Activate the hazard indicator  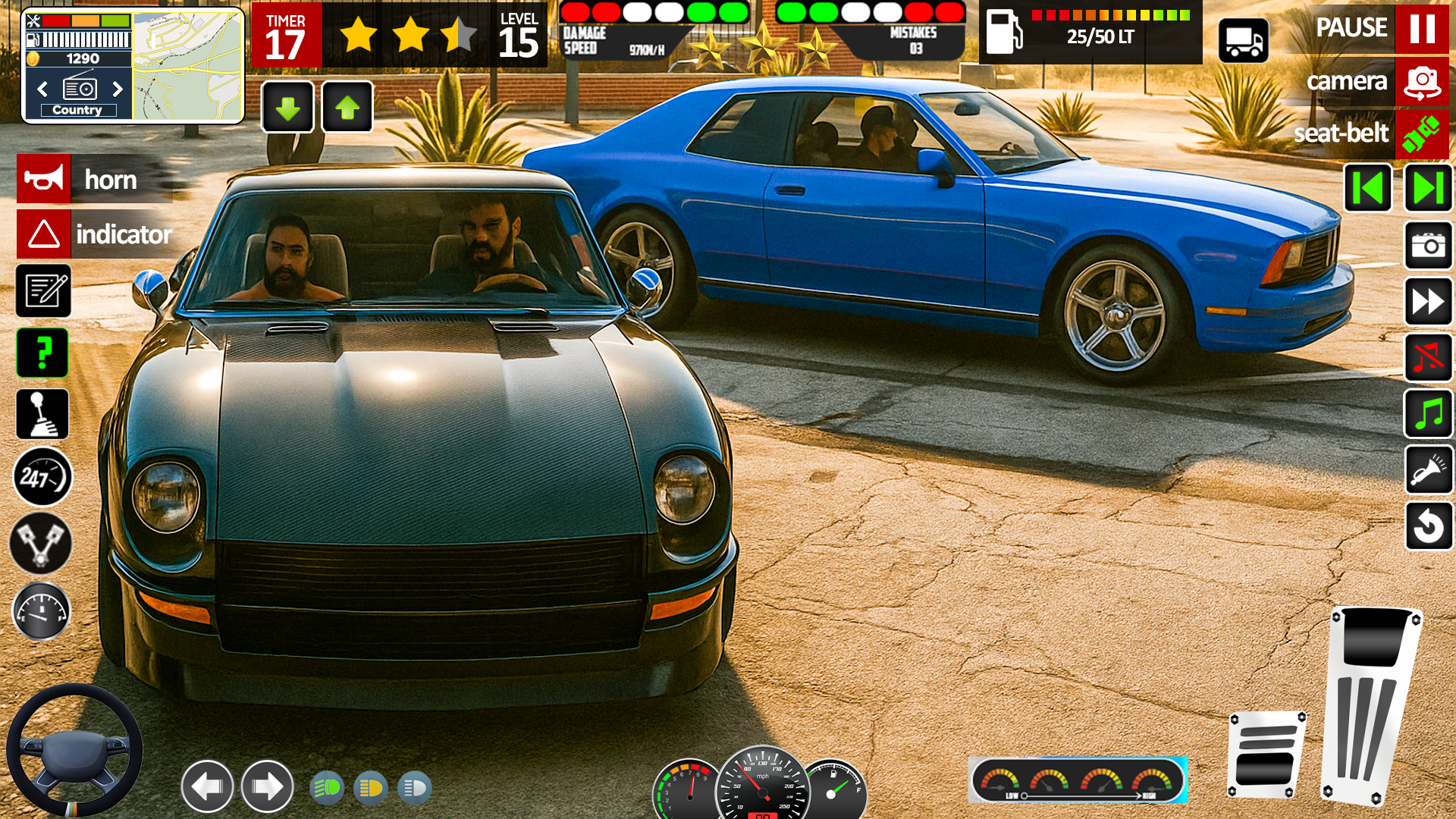click(x=44, y=234)
